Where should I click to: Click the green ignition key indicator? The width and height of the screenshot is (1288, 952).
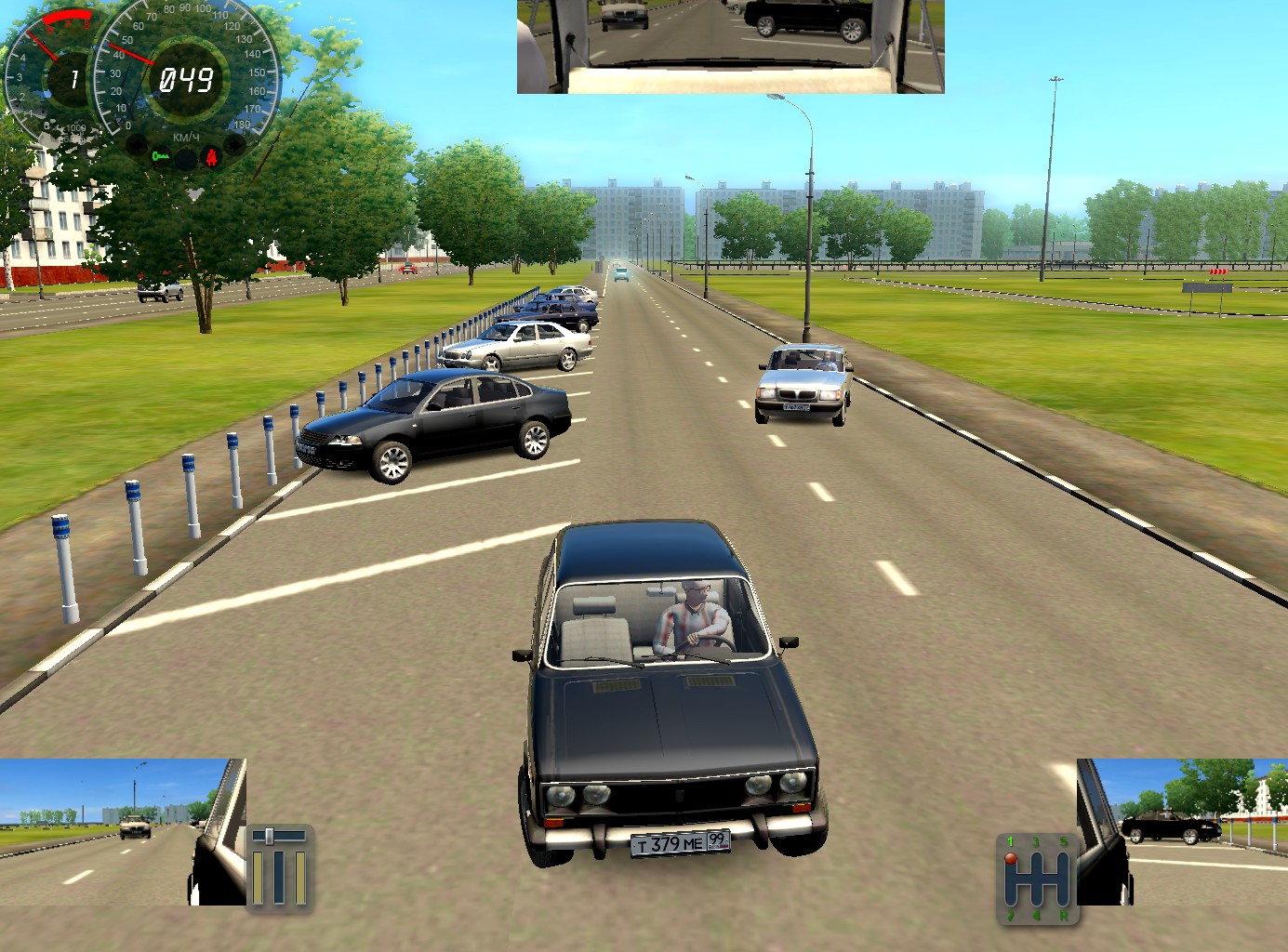point(161,156)
